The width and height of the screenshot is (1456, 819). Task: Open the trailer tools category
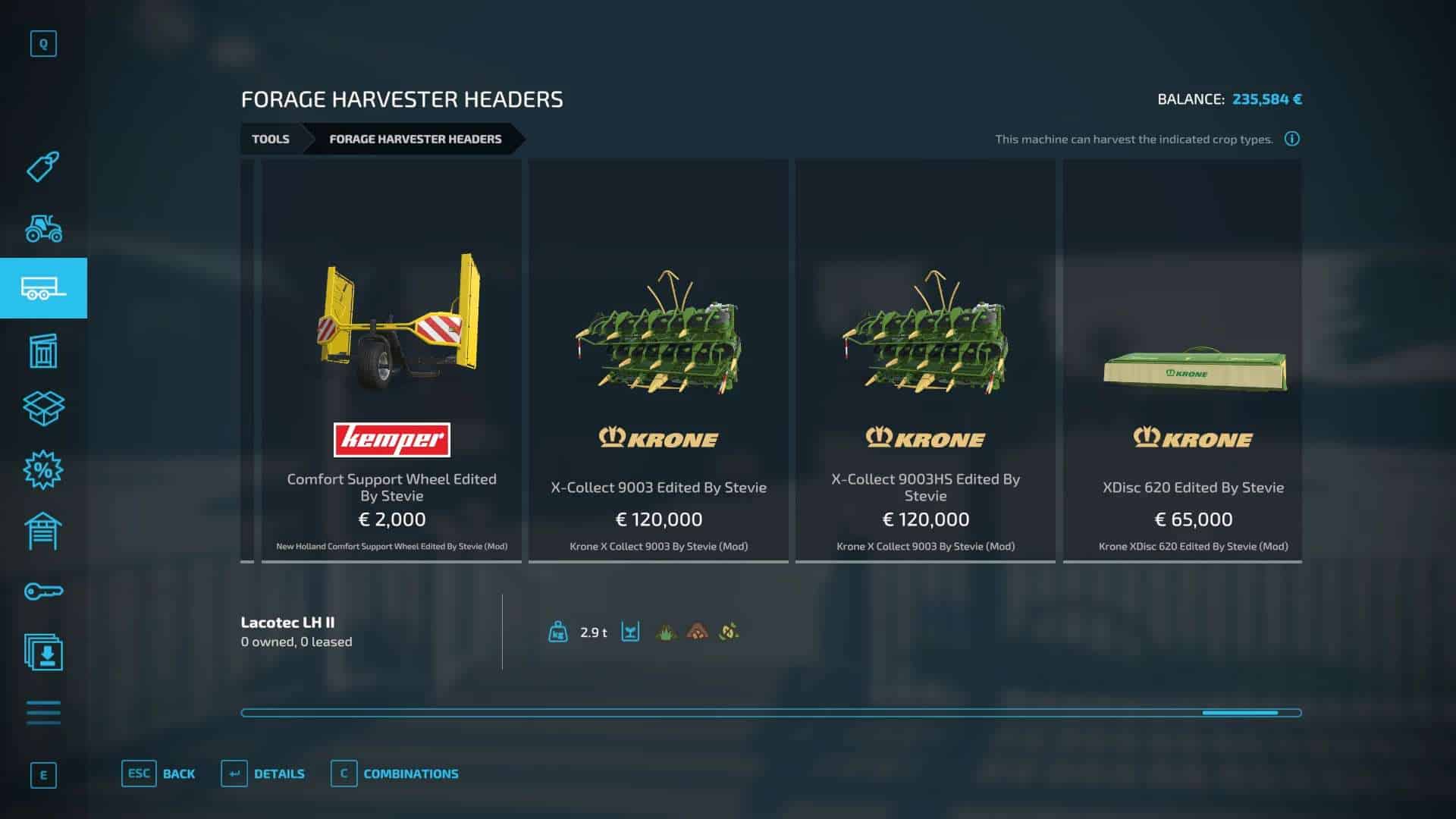pyautogui.click(x=43, y=288)
